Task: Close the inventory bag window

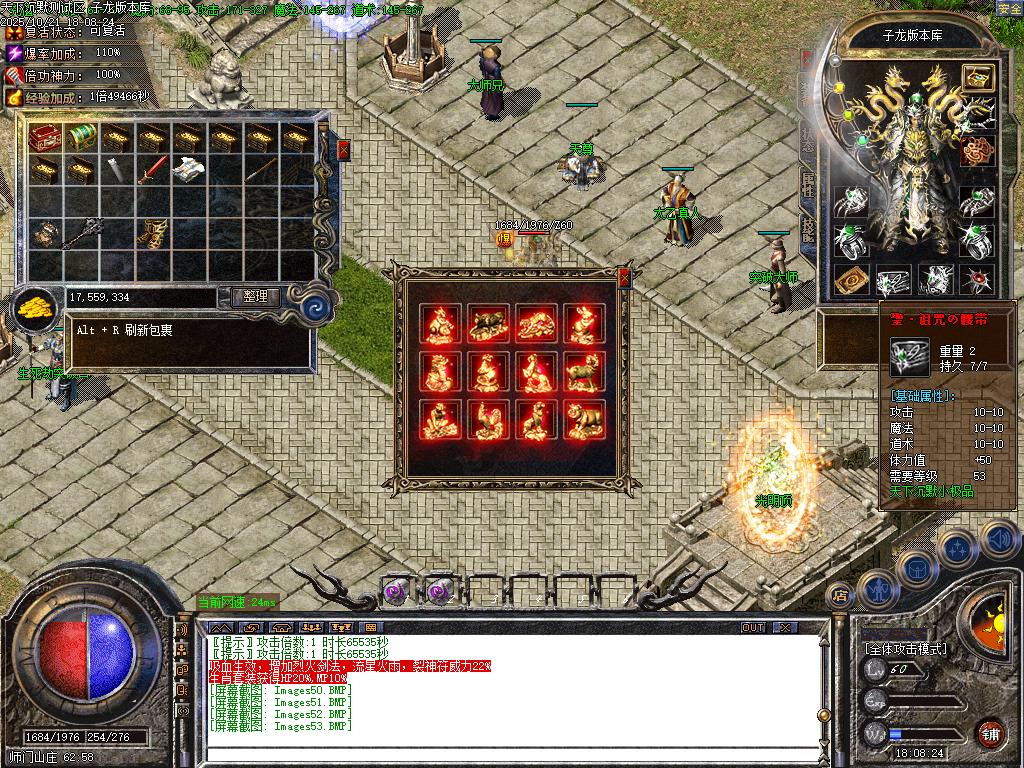Action: (344, 150)
